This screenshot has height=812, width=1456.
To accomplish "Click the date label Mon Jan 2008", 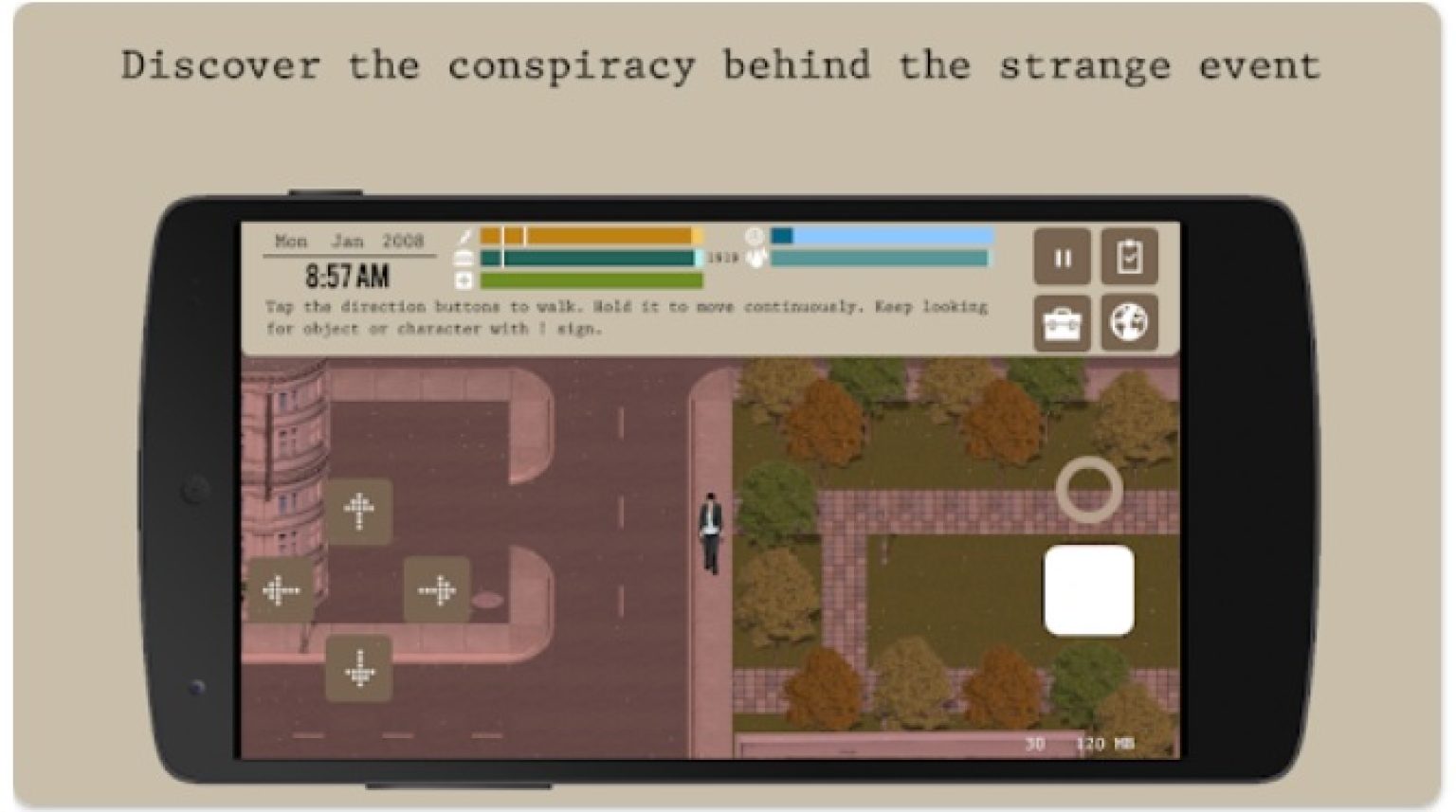I will click(x=349, y=242).
